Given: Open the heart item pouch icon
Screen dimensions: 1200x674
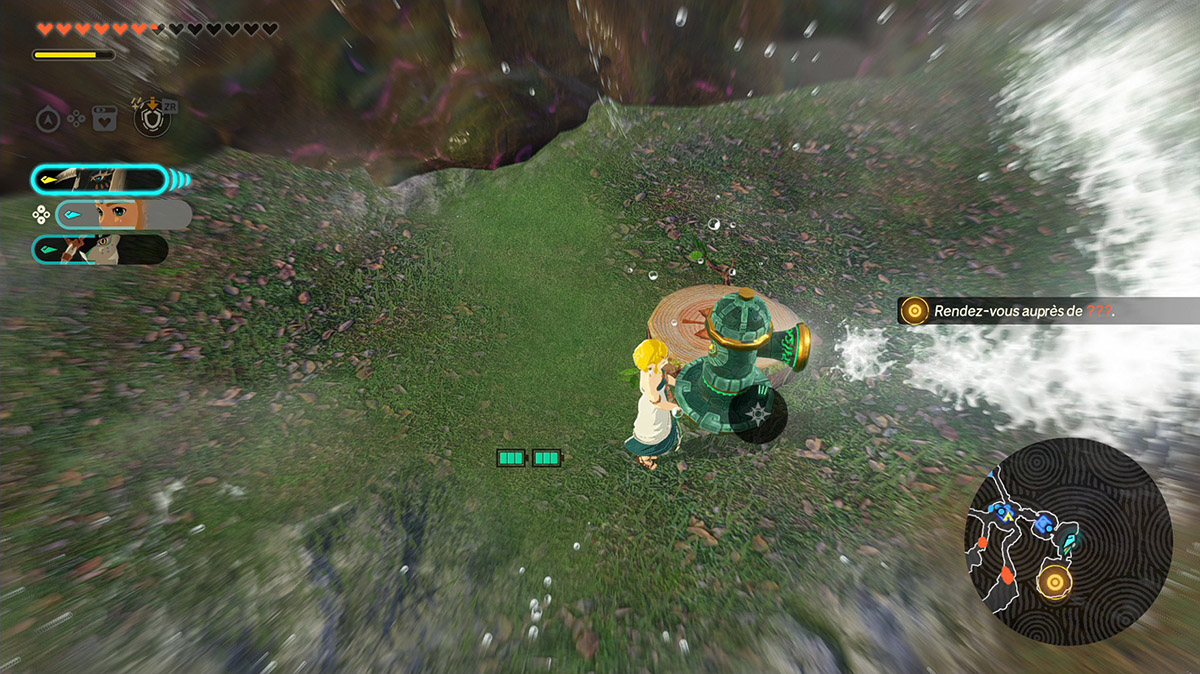Looking at the screenshot, I should pyautogui.click(x=105, y=119).
